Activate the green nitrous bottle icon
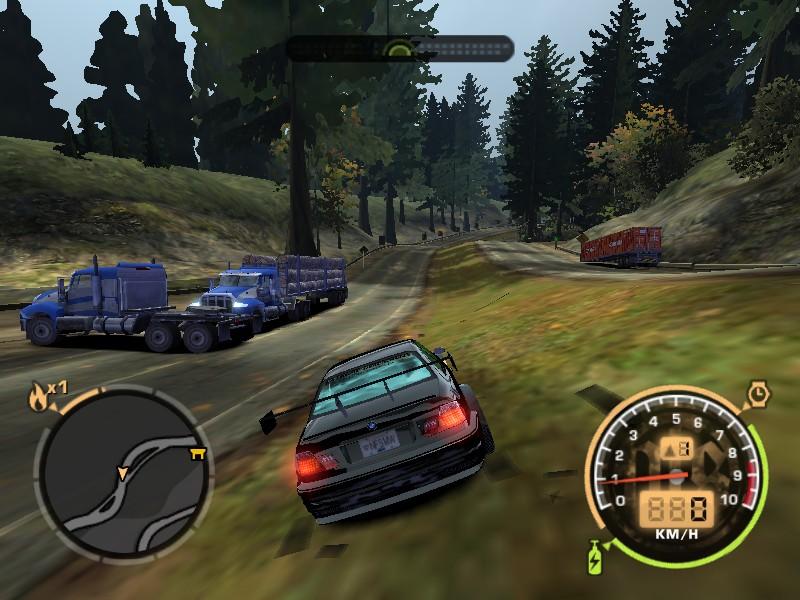The width and height of the screenshot is (800, 600). [597, 556]
